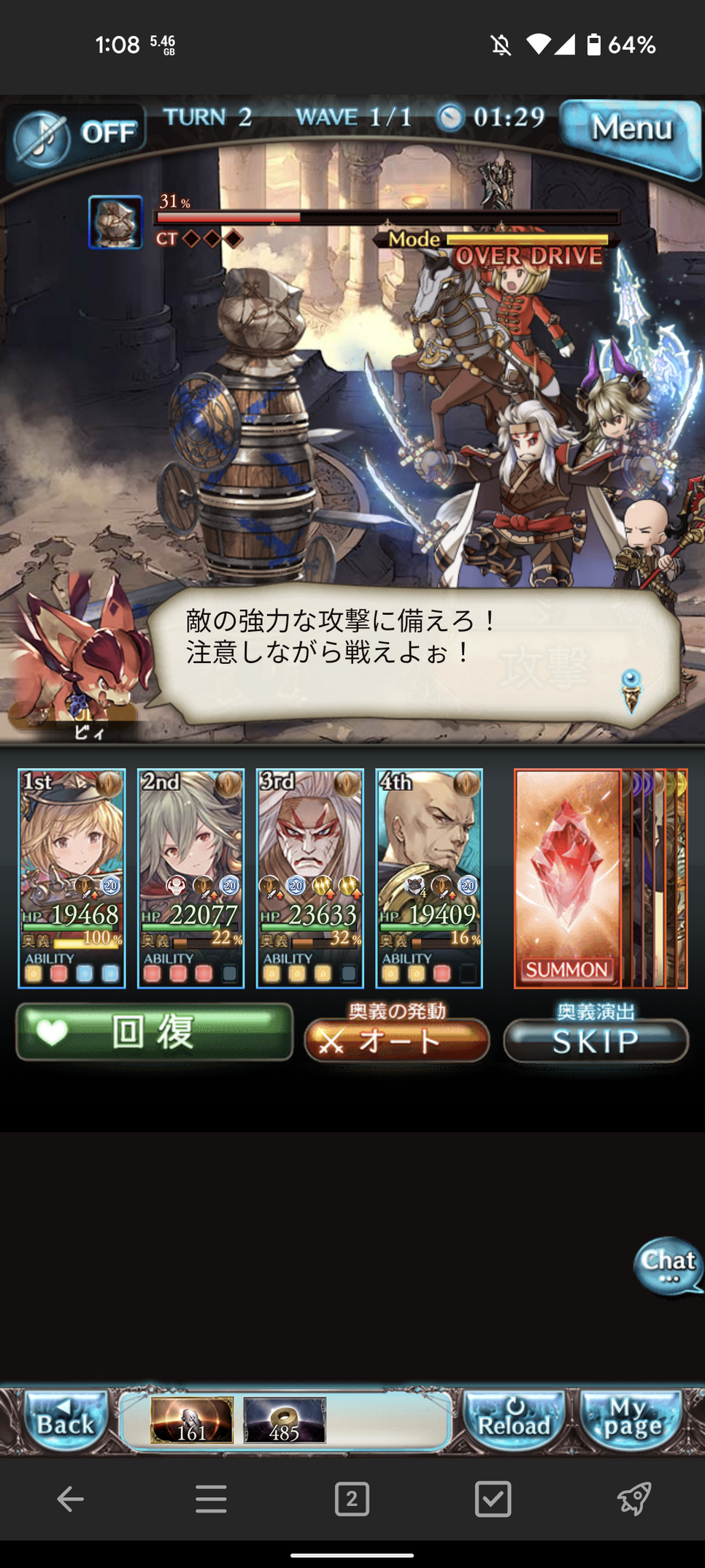Tap the green 回復 heal button
This screenshot has width=705, height=1568.
[154, 1032]
